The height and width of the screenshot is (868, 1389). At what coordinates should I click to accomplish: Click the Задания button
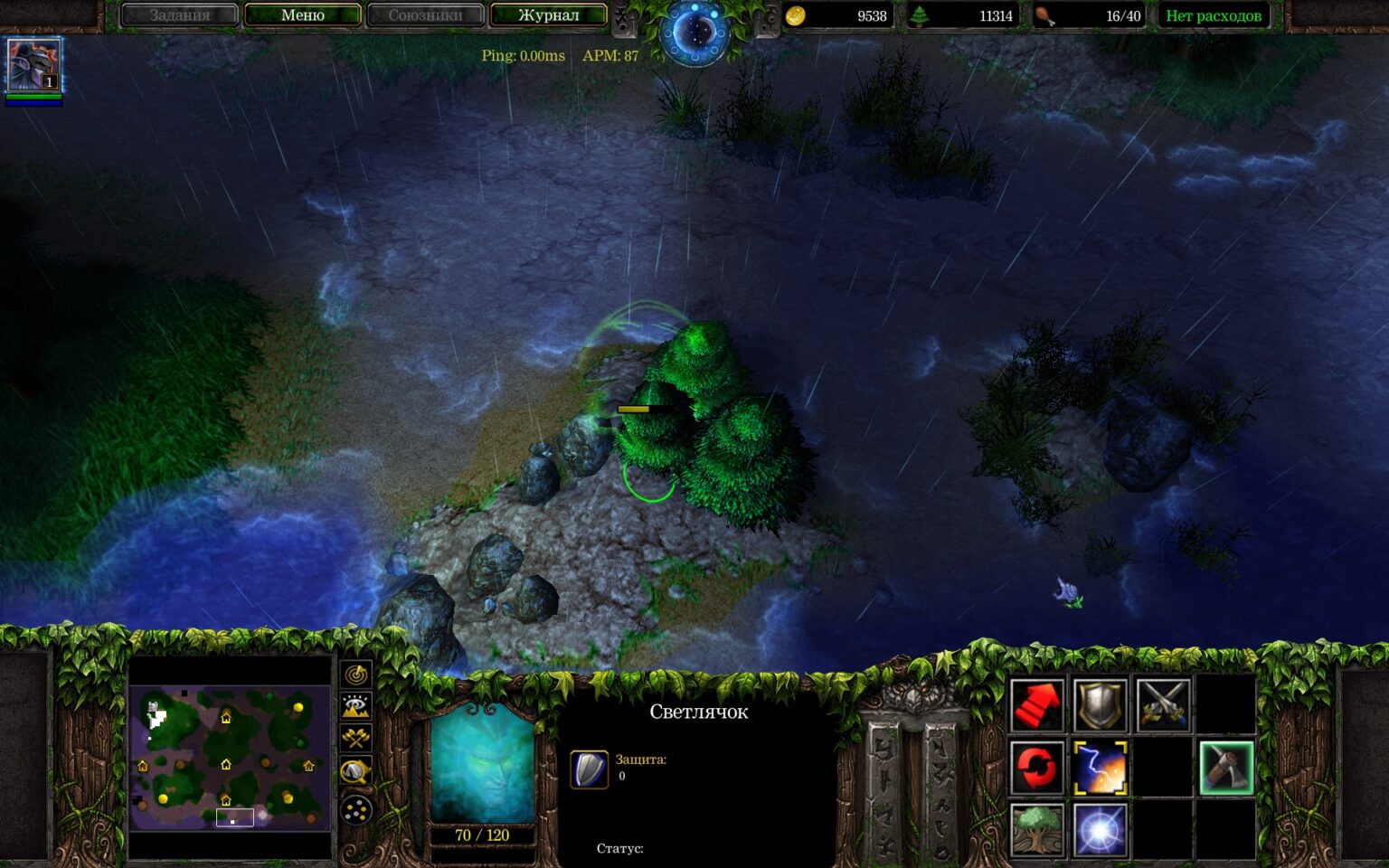[179, 14]
